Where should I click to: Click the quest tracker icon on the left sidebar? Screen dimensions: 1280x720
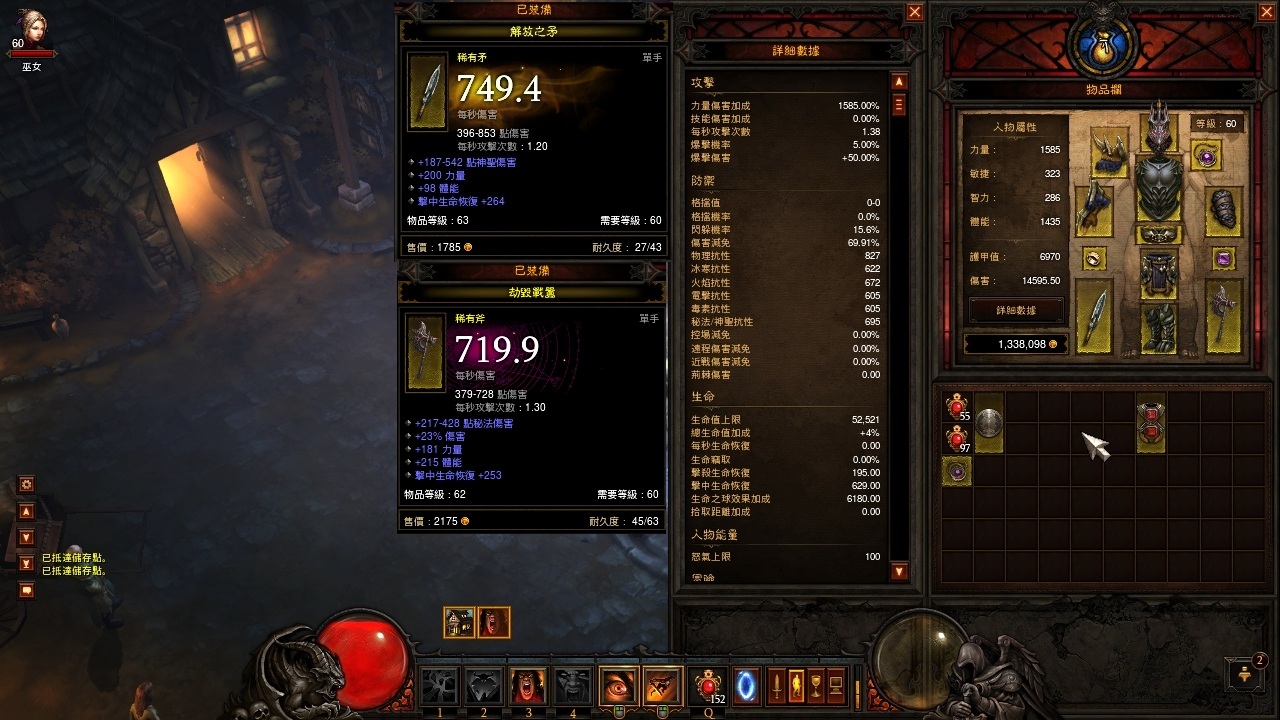24,513
